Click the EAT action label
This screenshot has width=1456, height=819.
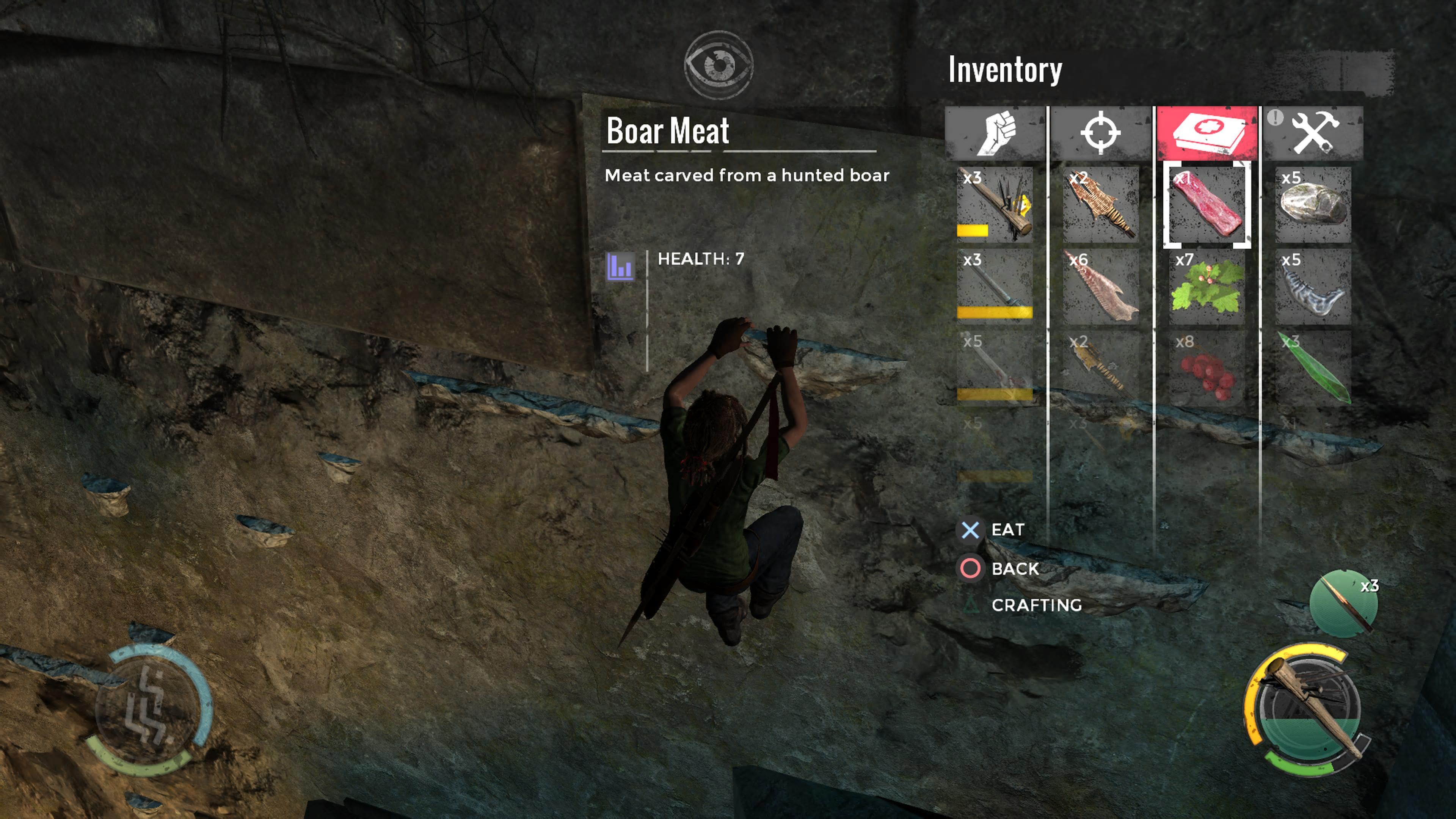[1007, 530]
